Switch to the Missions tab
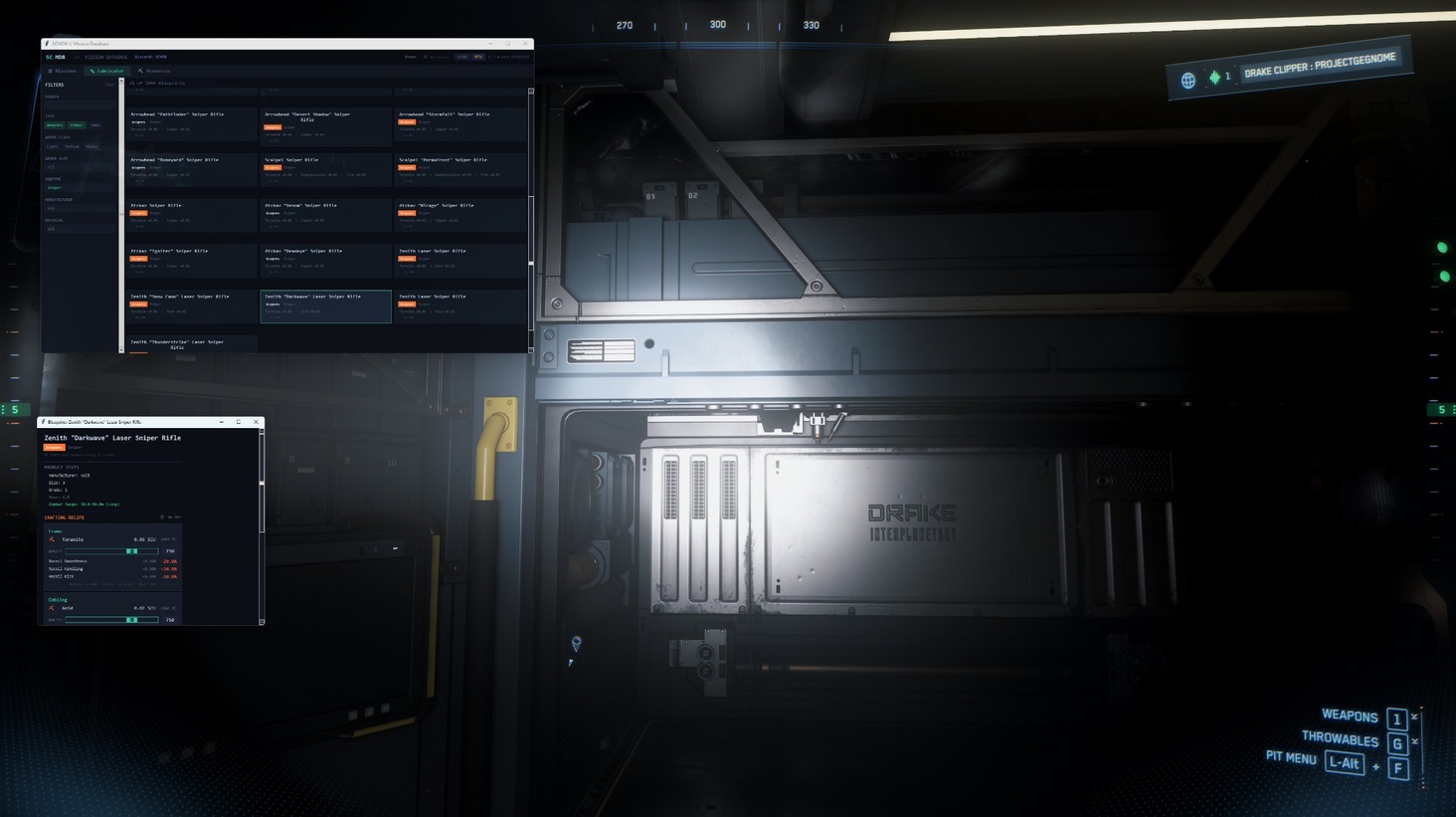The image size is (1456, 817). [65, 71]
